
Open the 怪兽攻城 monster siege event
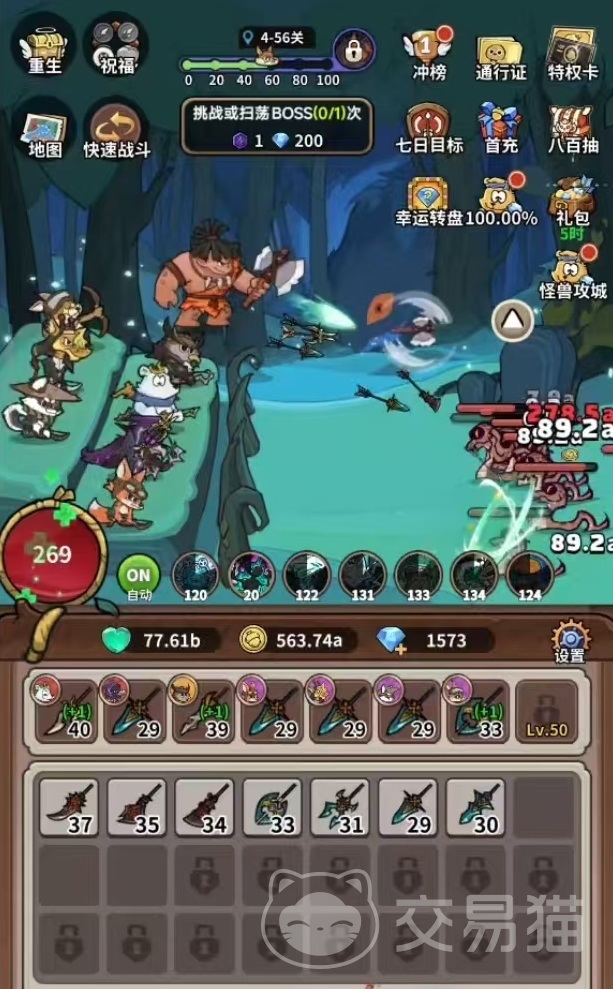pyautogui.click(x=573, y=272)
